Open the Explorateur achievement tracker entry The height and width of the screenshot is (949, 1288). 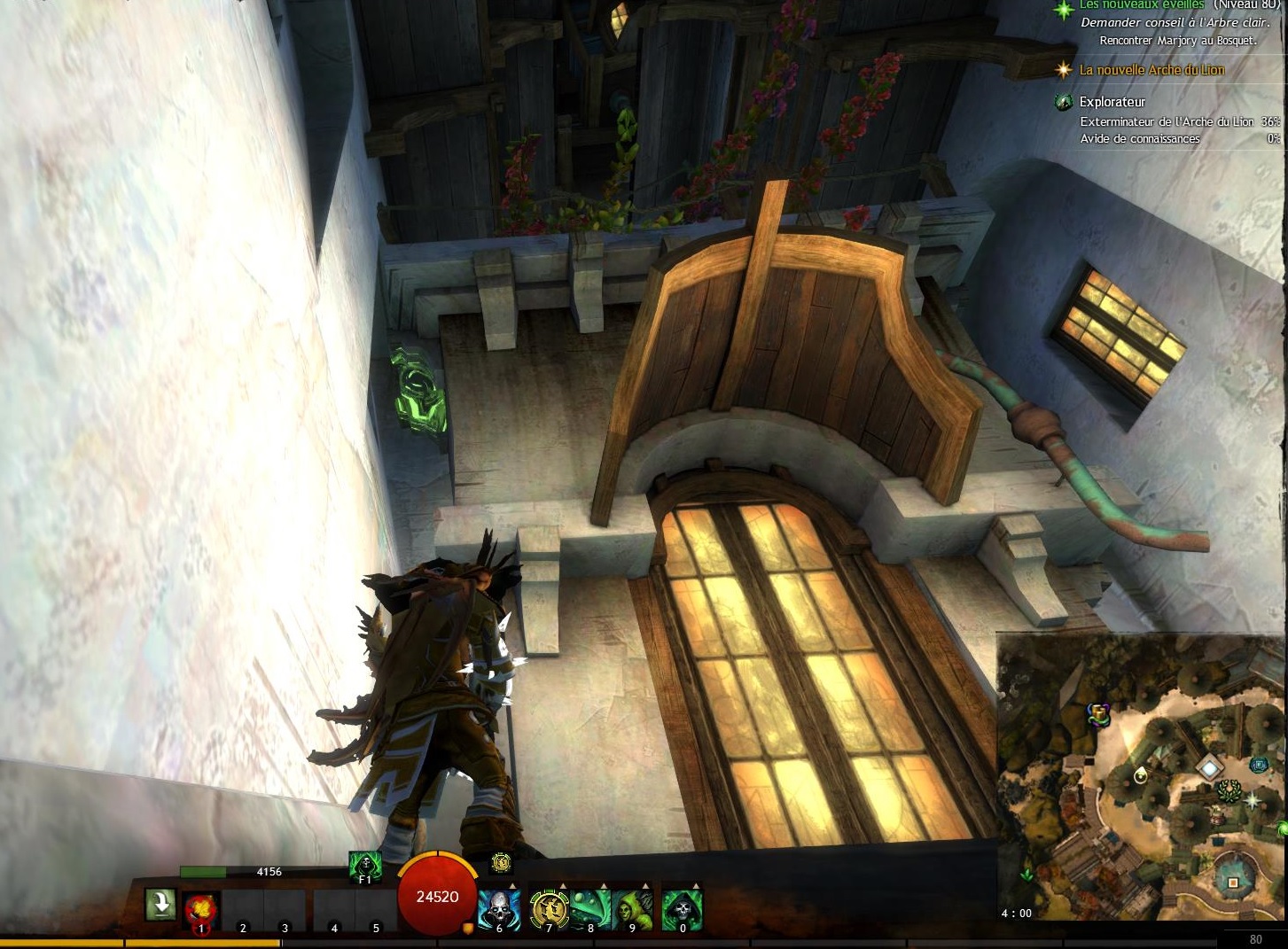pos(1112,102)
